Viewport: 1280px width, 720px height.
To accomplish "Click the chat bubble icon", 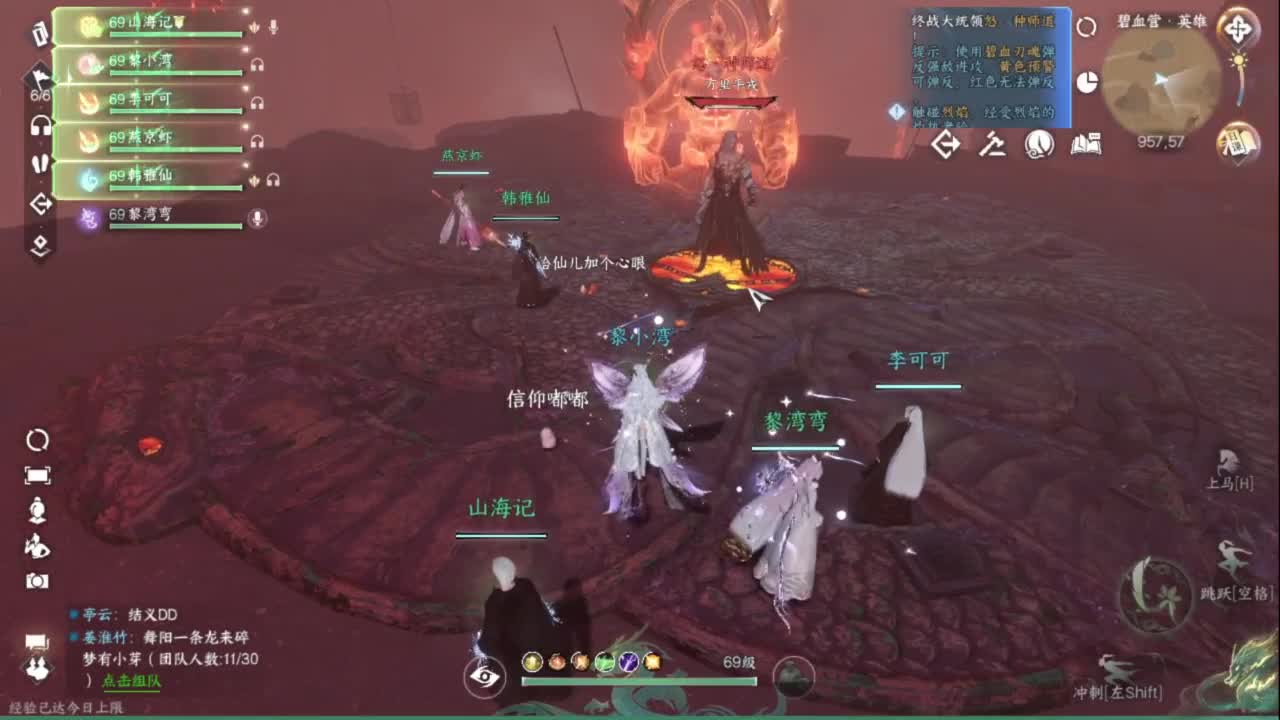I will (x=38, y=640).
